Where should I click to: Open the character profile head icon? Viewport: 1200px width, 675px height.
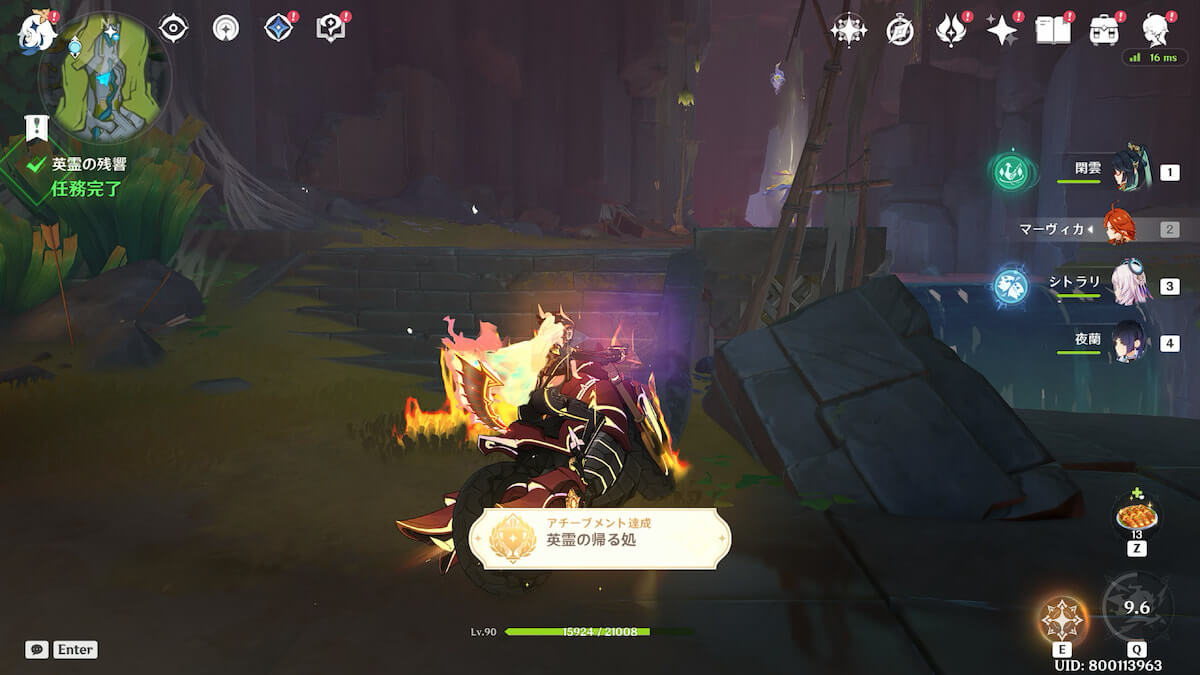[x=1157, y=30]
